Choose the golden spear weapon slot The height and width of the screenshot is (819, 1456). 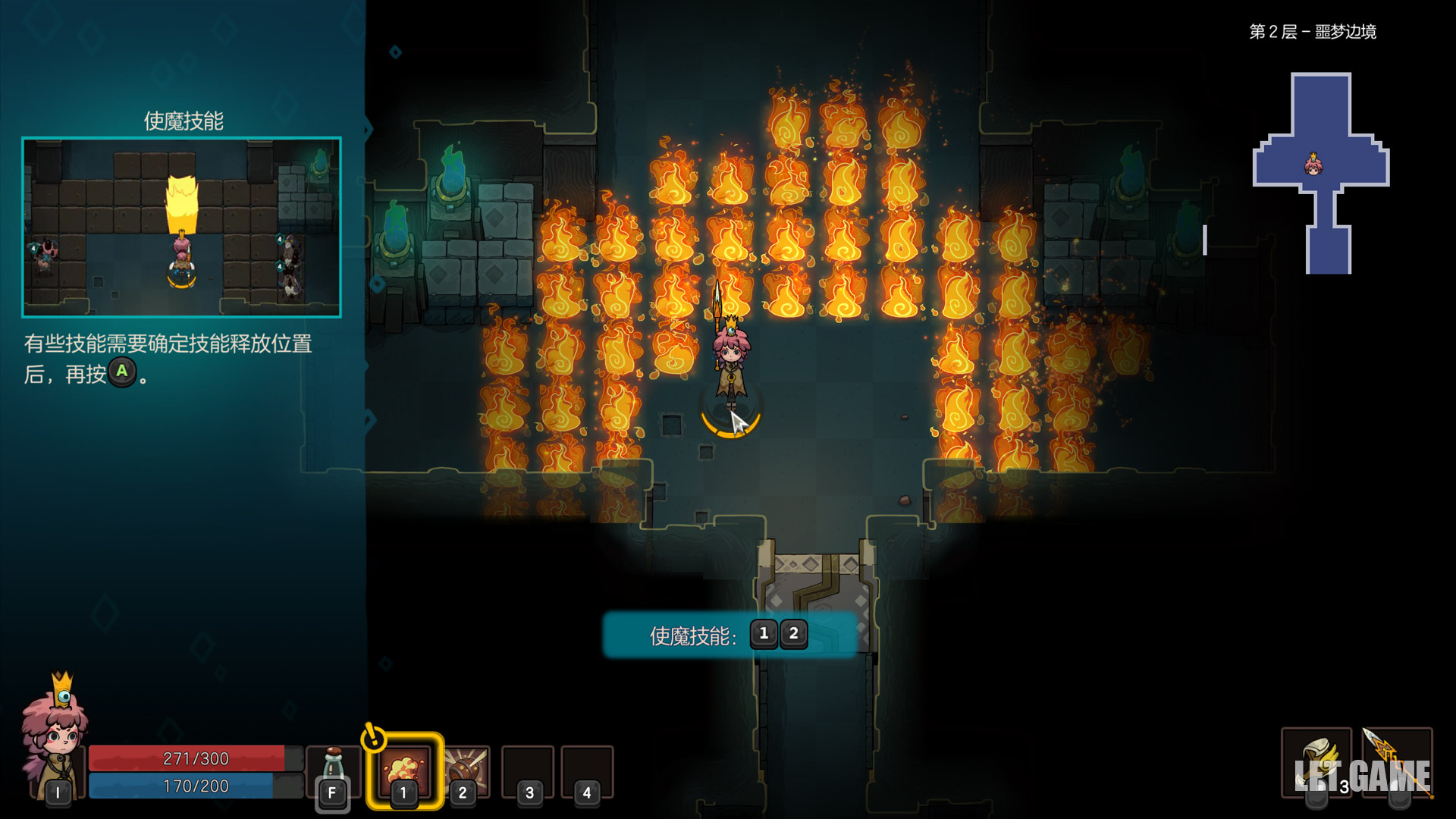coord(1397,762)
